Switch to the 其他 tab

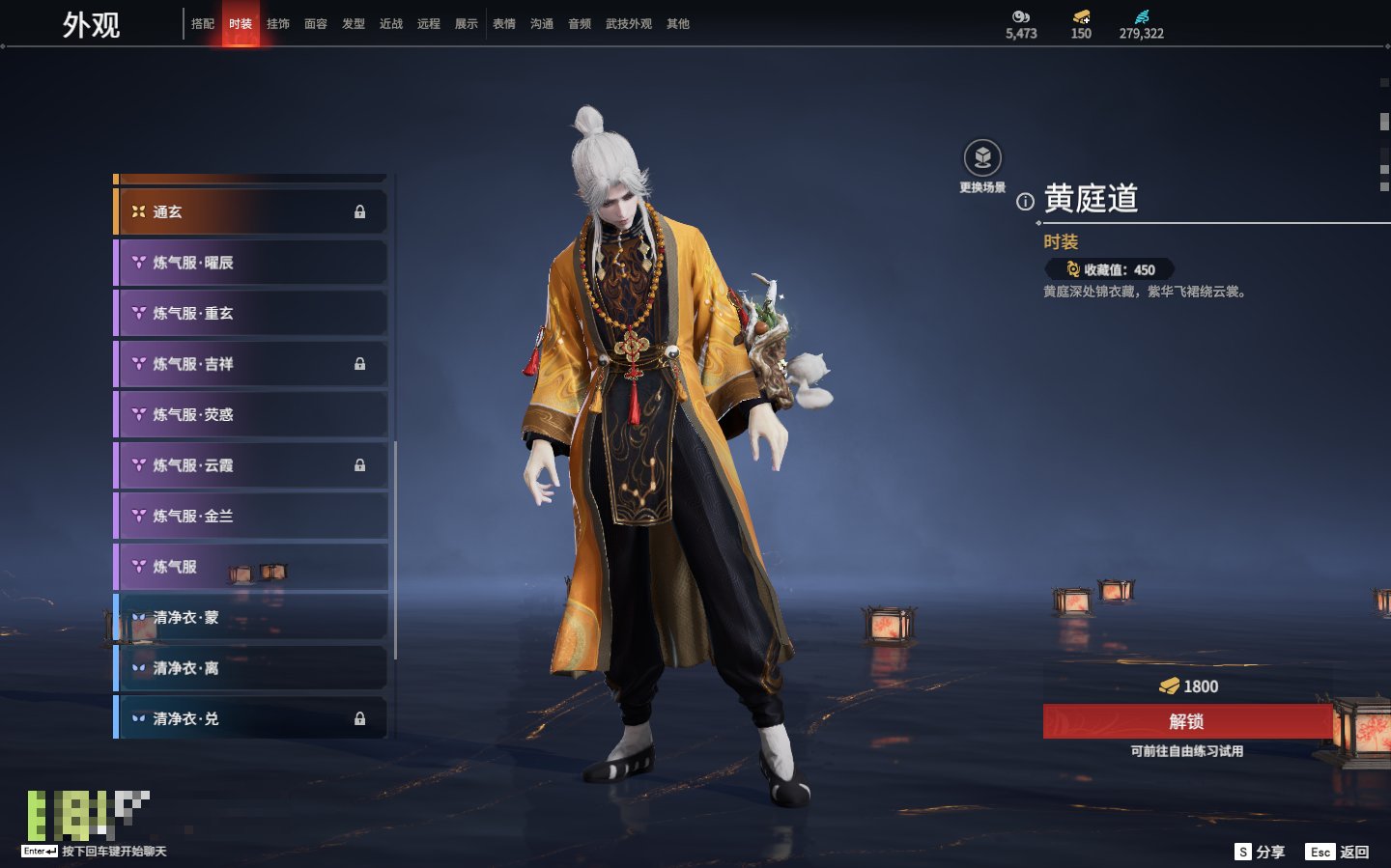(x=678, y=24)
